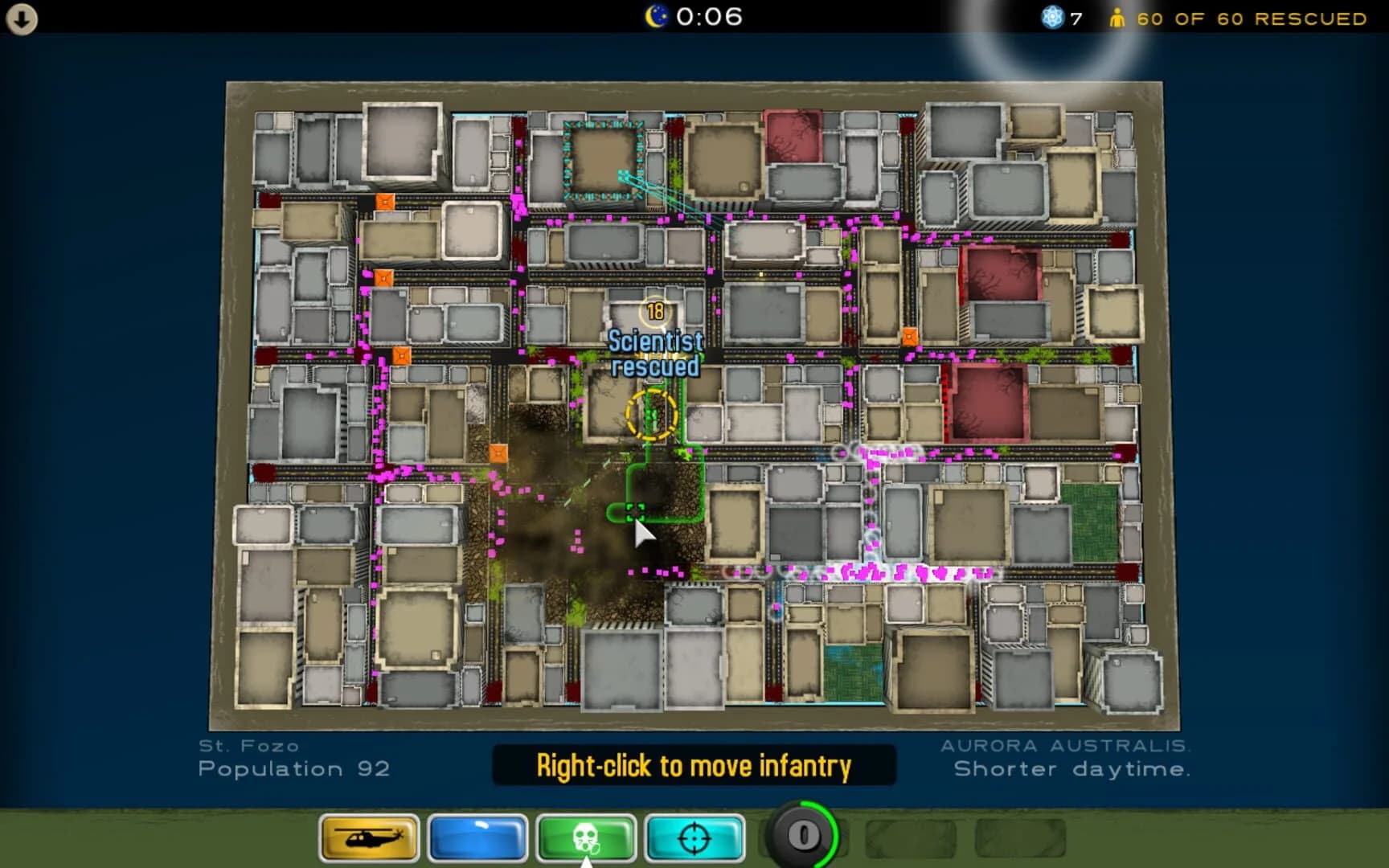The height and width of the screenshot is (868, 1389).
Task: Click the down arrow button in top-left corner
Action: tap(21, 19)
